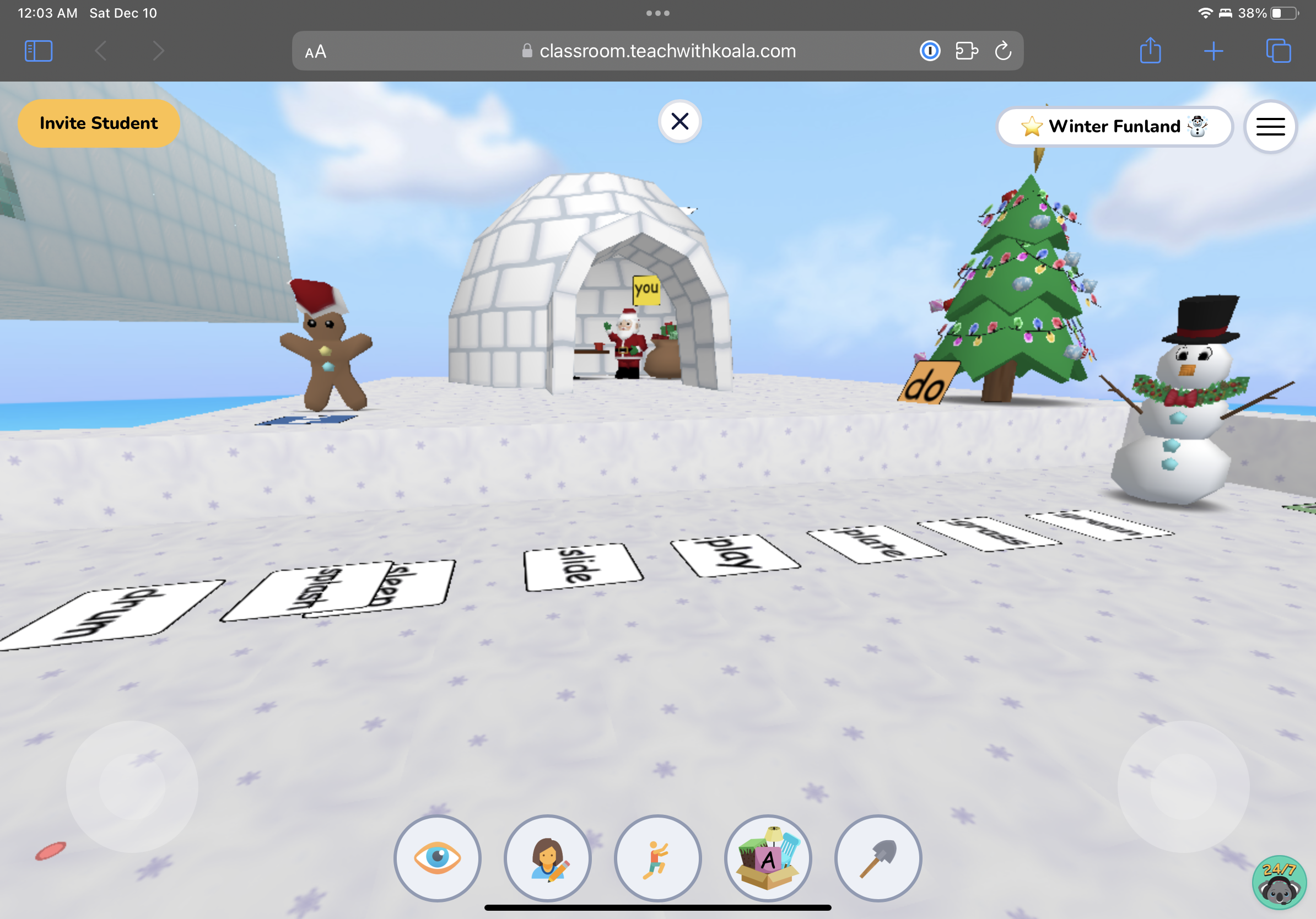The height and width of the screenshot is (919, 1316).
Task: Open the AA text size menu
Action: click(314, 51)
